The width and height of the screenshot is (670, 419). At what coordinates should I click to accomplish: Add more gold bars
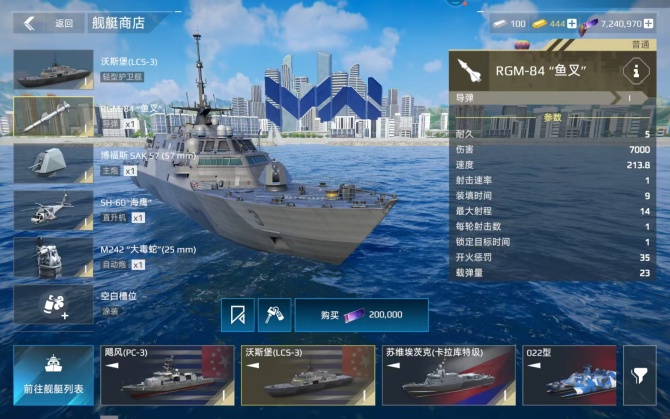[x=572, y=22]
